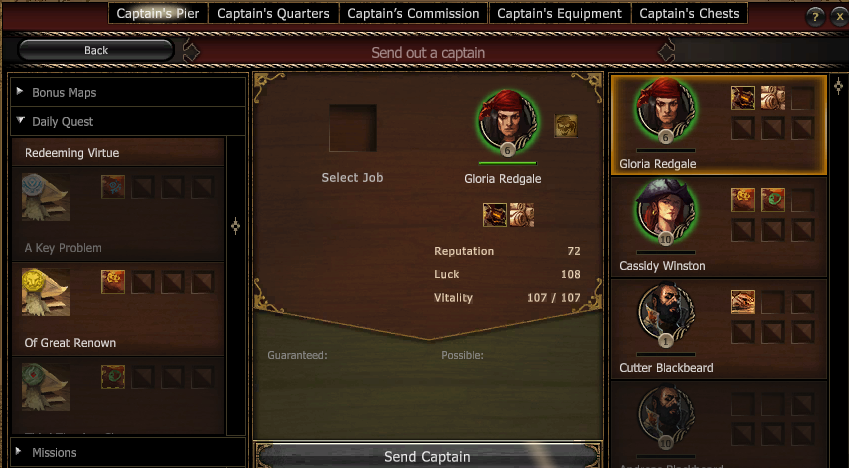Show the Captain's Equipment tab
Screen dimensions: 849x468
(x=559, y=13)
